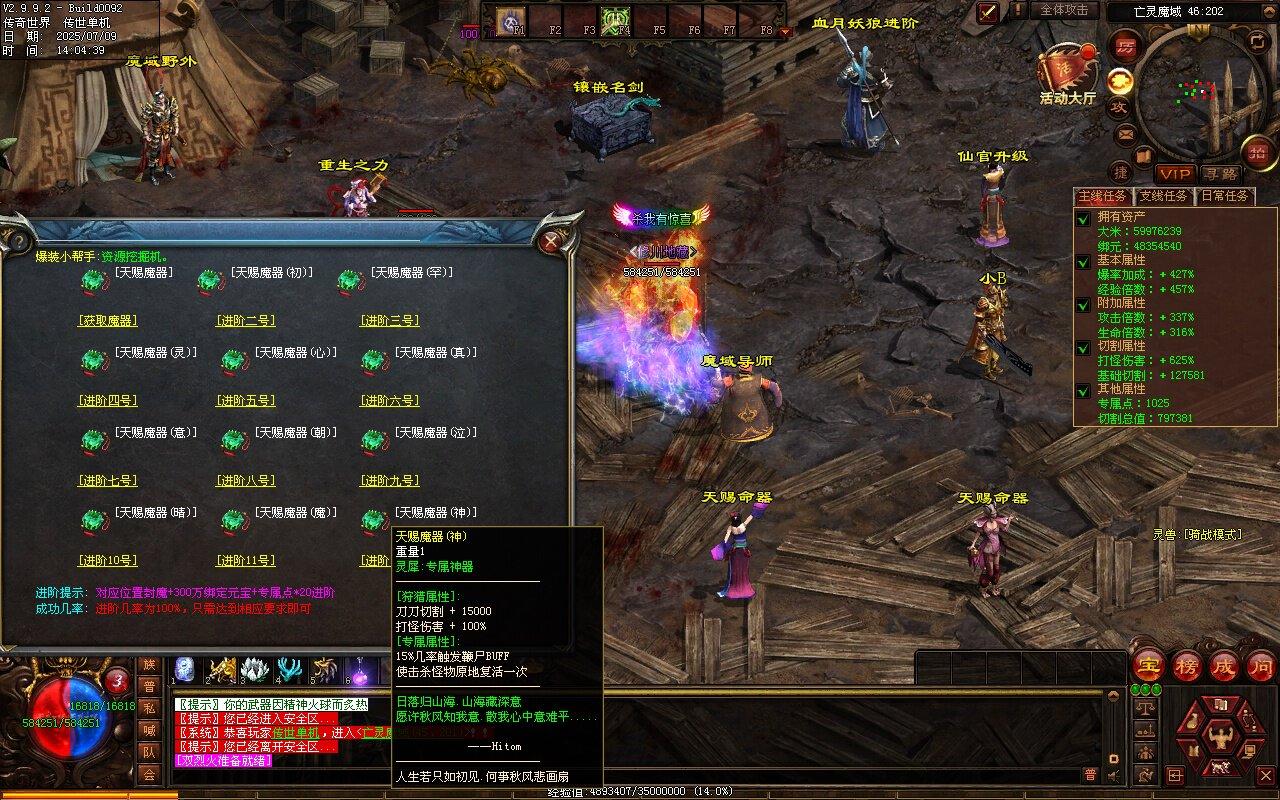Use the white lotus item in slot 3

(x=255, y=668)
